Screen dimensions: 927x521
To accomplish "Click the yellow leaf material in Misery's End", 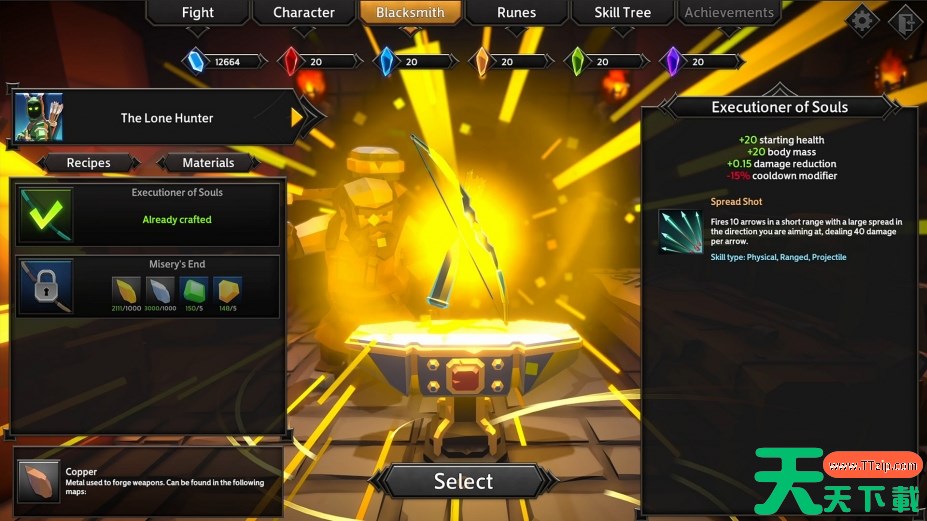I will [126, 290].
